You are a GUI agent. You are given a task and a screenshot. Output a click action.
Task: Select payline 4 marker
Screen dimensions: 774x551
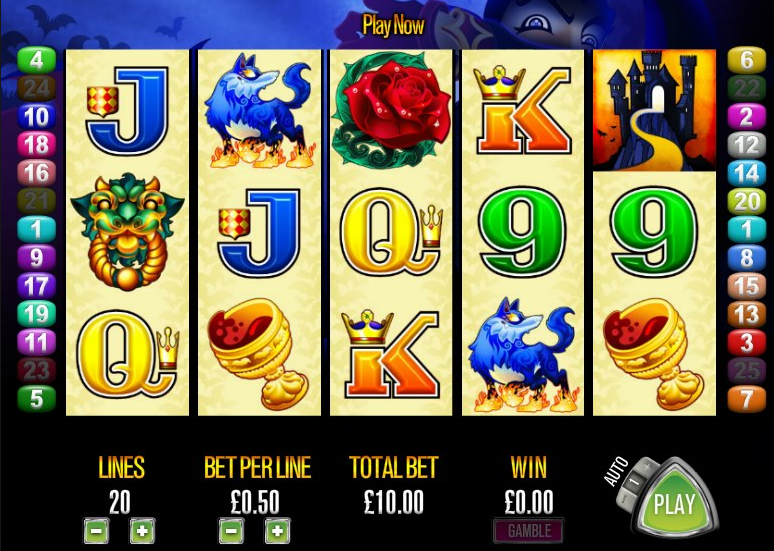[37, 60]
